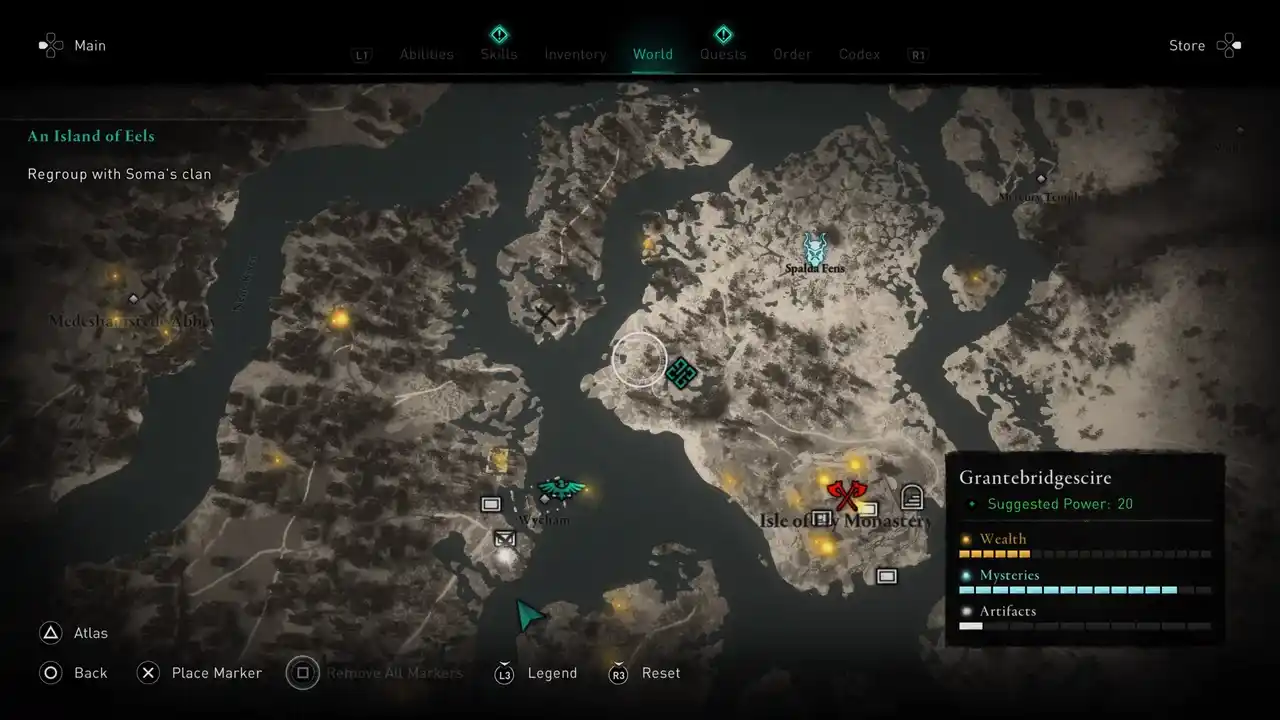Click the Back option

tap(90, 673)
